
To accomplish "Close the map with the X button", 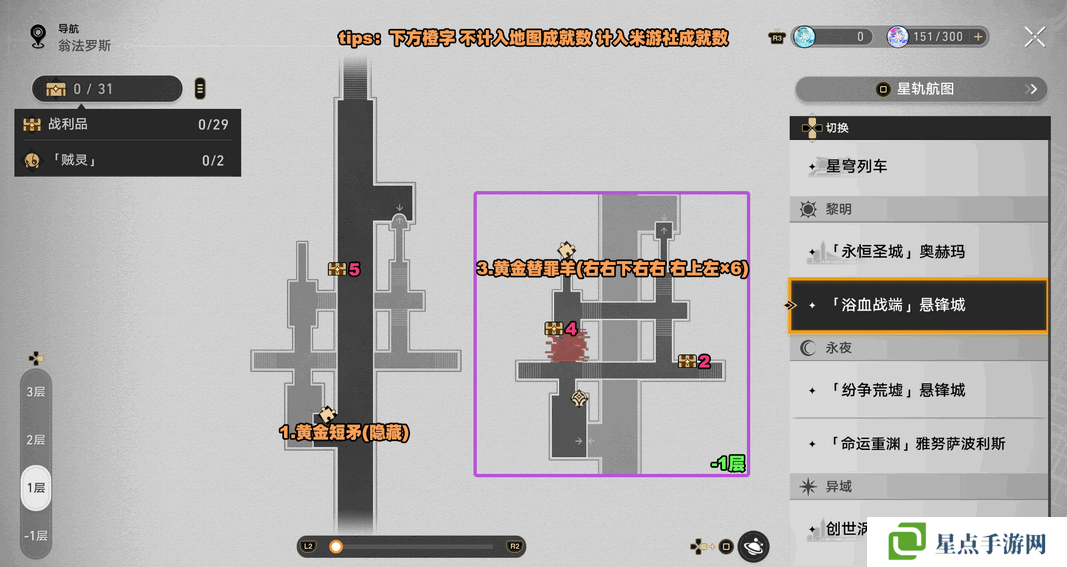I will pyautogui.click(x=1035, y=37).
